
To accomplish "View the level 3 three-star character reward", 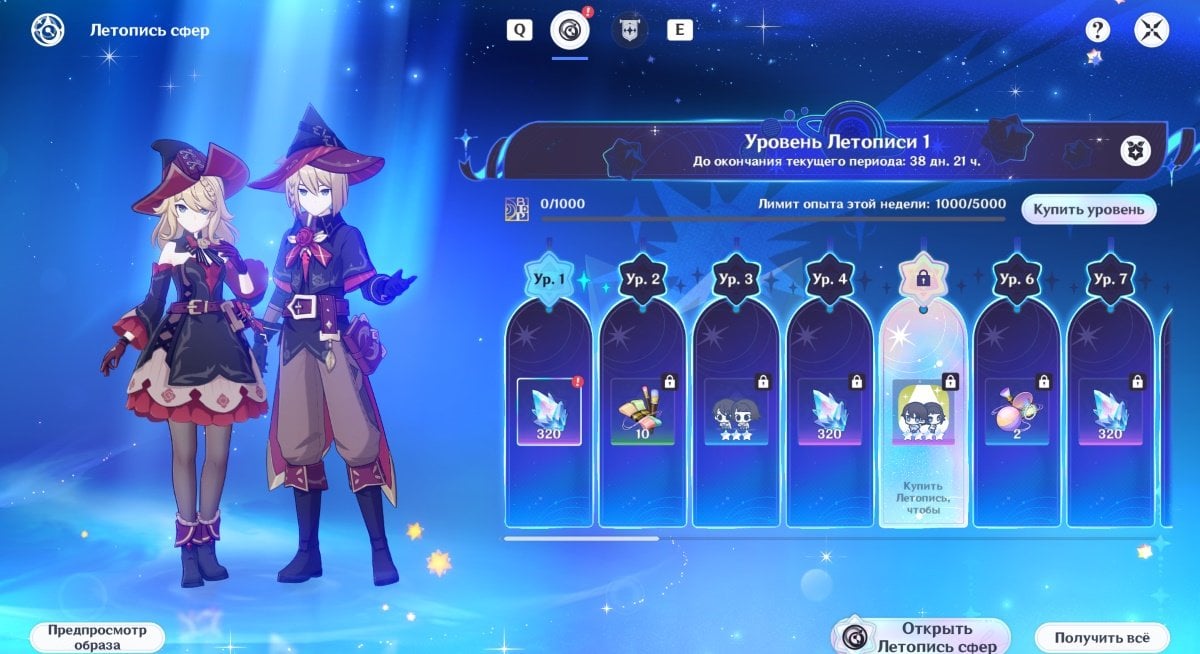I will pos(736,411).
